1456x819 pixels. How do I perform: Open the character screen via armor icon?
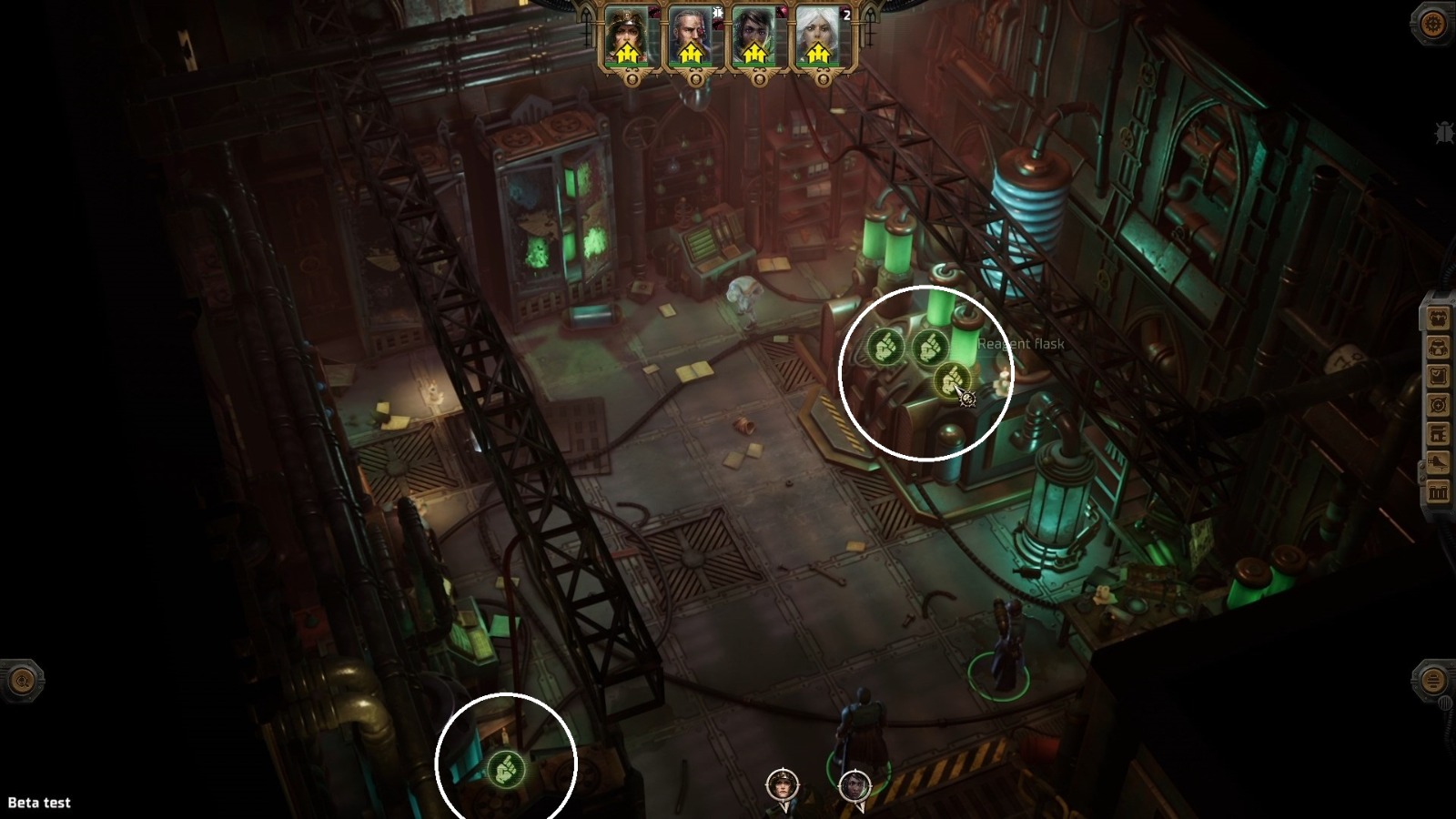point(1440,348)
